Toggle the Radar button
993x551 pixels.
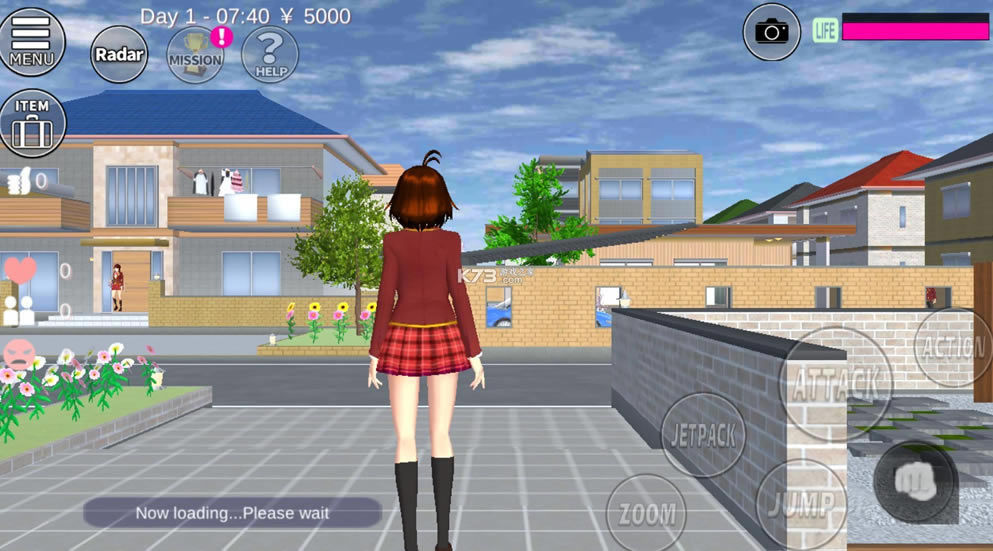(119, 55)
